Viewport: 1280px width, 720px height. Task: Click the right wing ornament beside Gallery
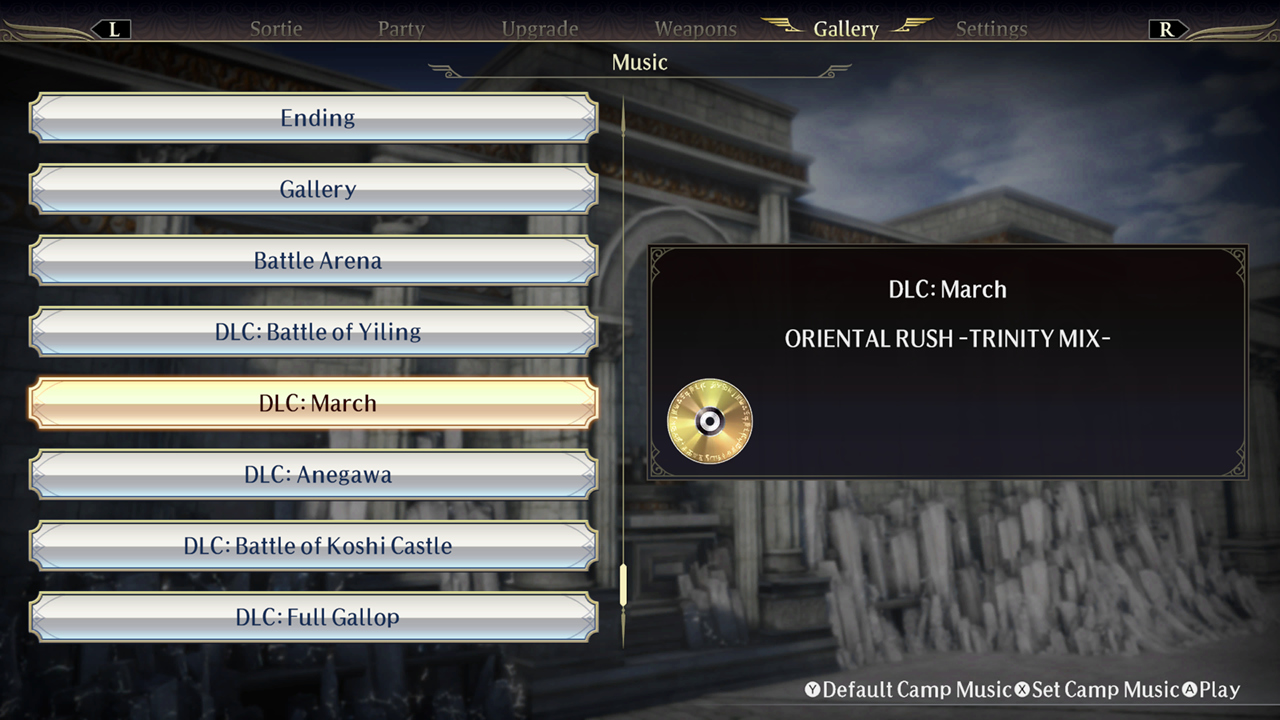912,28
